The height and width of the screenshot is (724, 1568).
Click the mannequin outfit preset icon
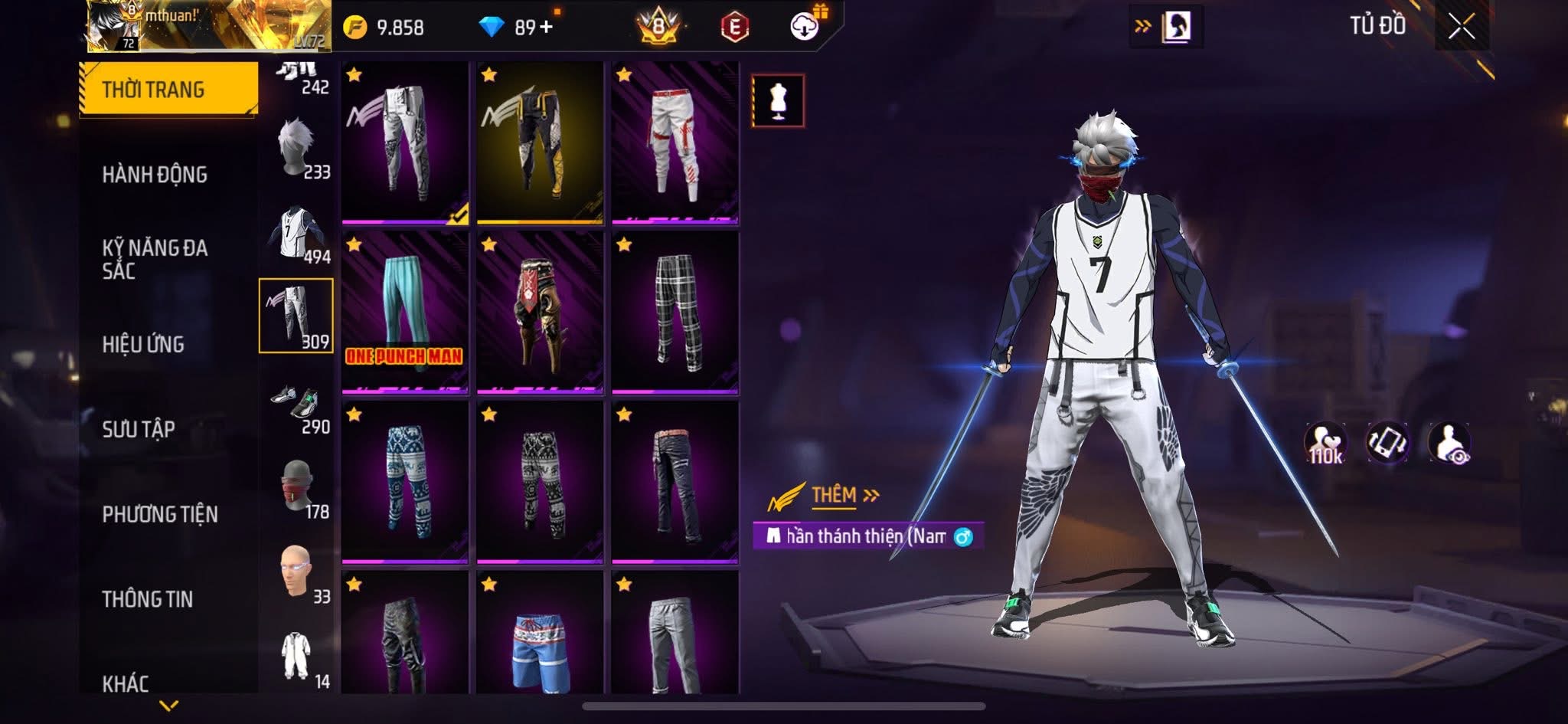tap(777, 100)
